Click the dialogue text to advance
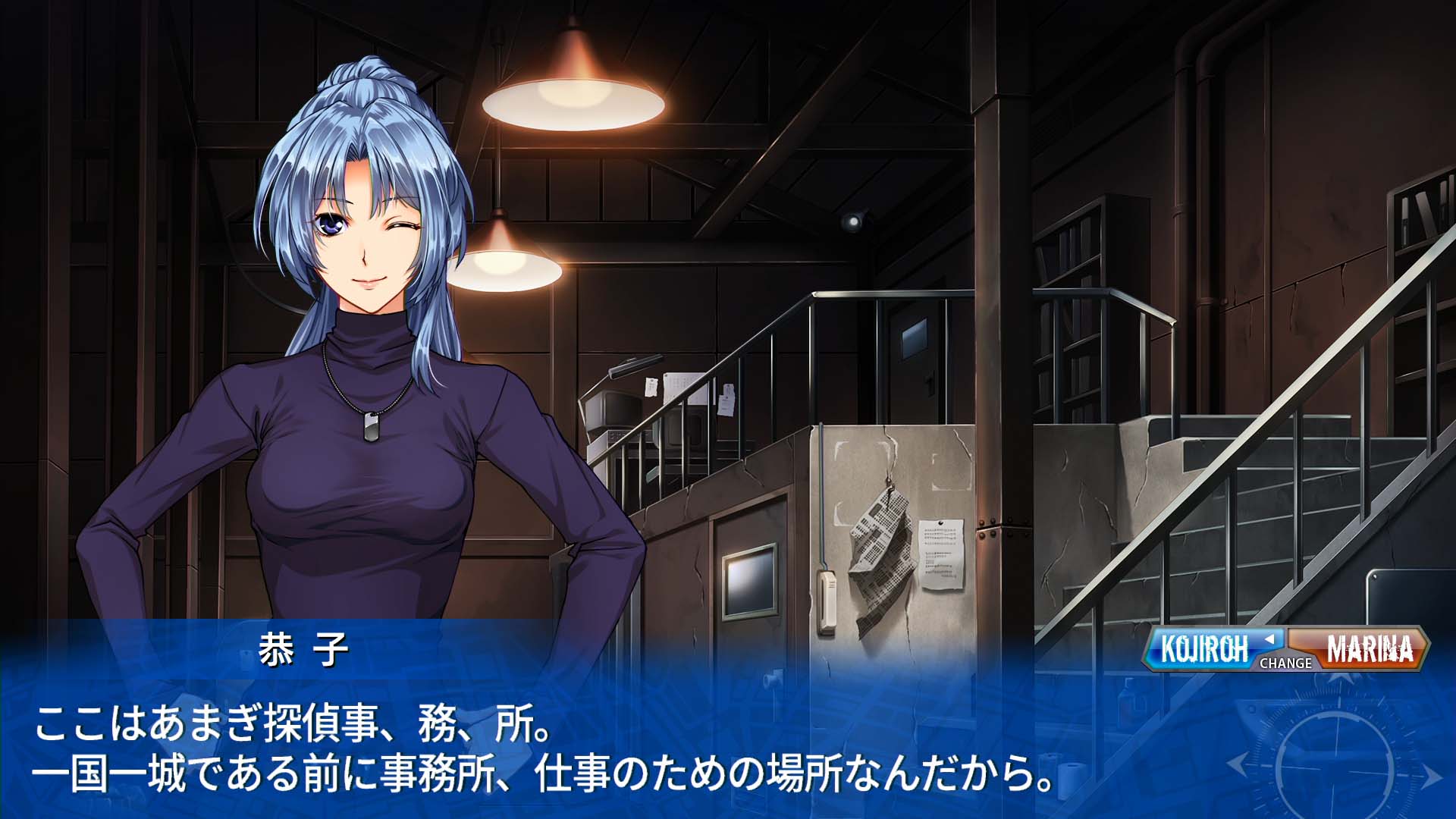The width and height of the screenshot is (1456, 819). [x=531, y=747]
